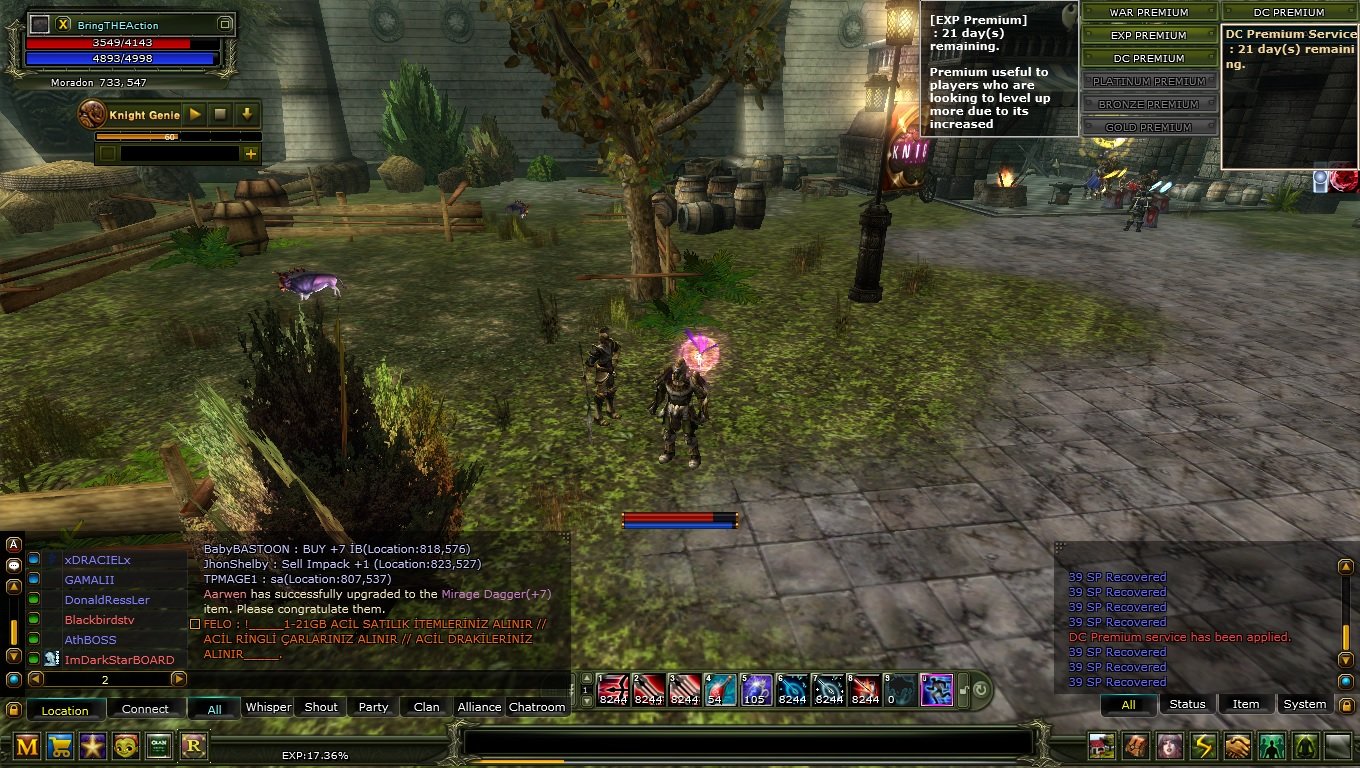Switch to the Whisper chat tab
Viewport: 1360px width, 768px height.
268,707
